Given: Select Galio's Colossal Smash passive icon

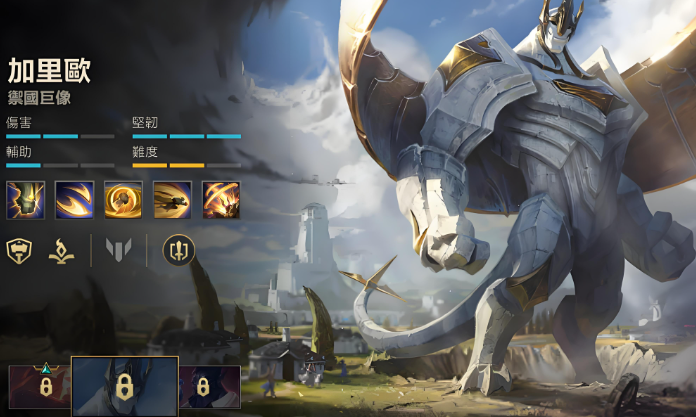Looking at the screenshot, I should (x=25, y=200).
